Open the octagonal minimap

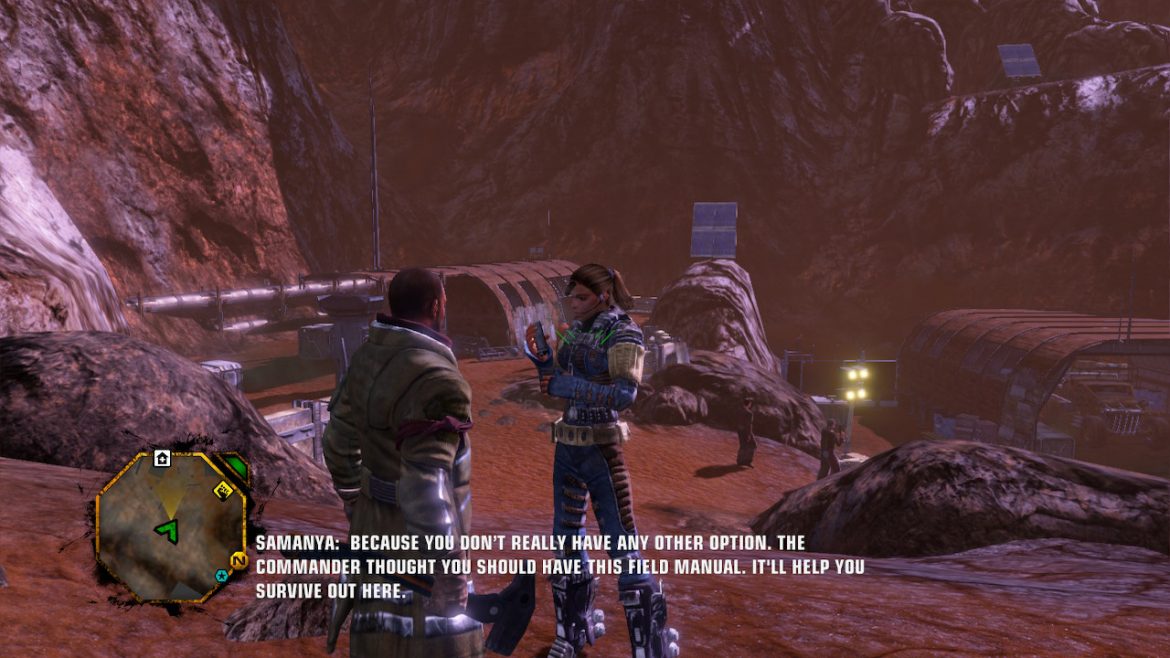click(x=170, y=525)
